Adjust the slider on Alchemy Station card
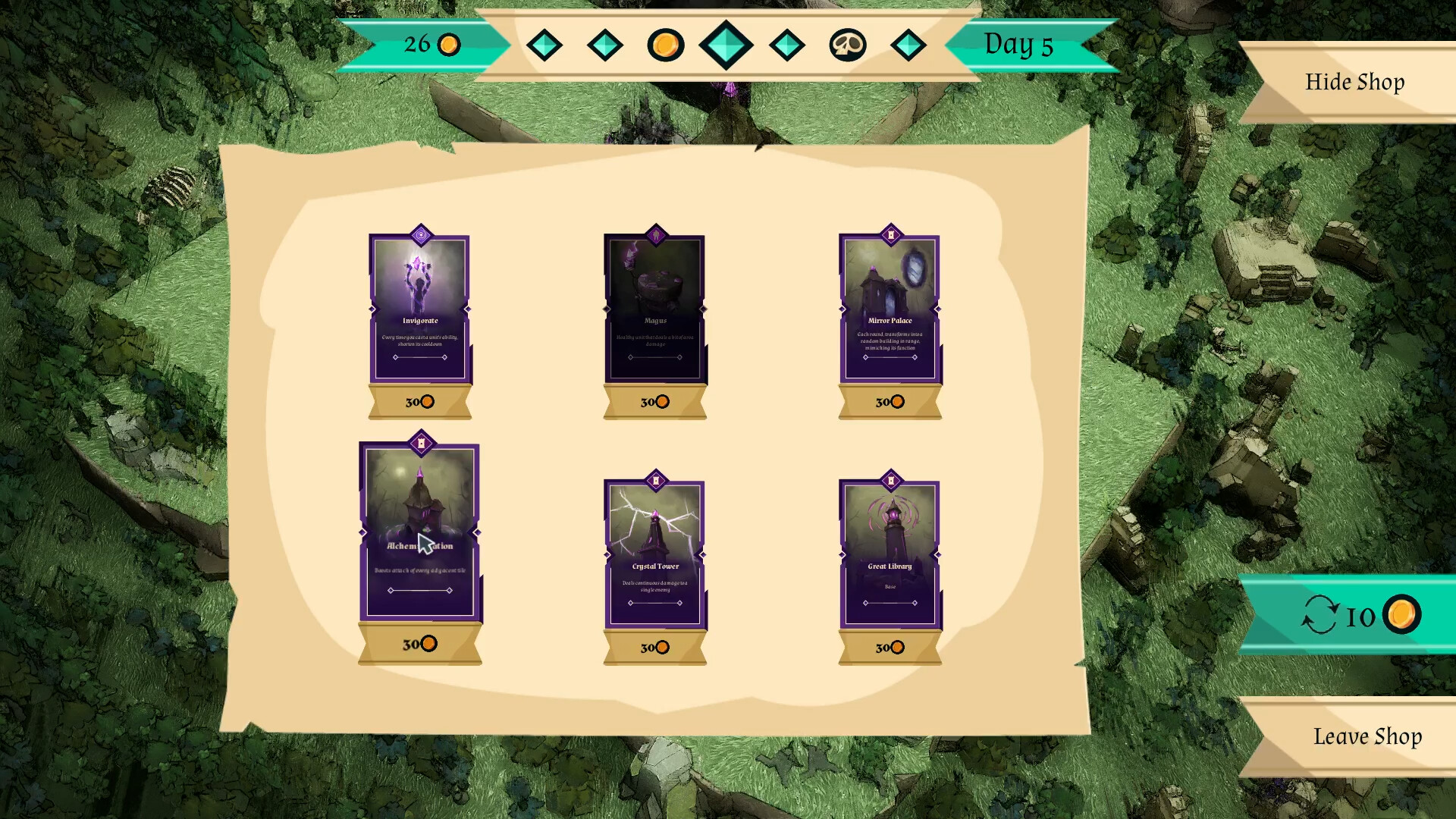This screenshot has width=1456, height=819. (420, 589)
